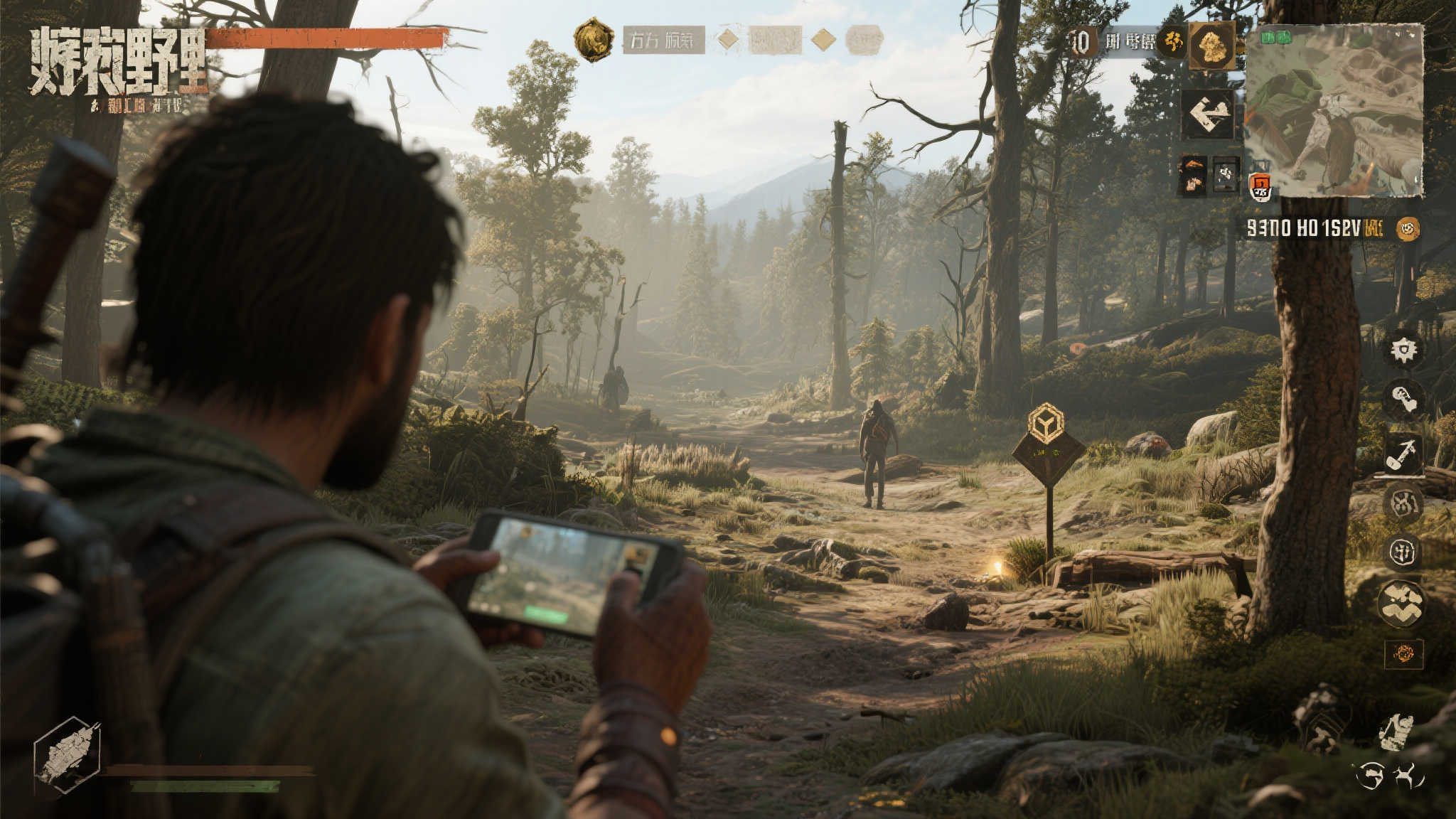Image resolution: width=1456 pixels, height=819 pixels.
Task: Select the running animal icon
Action: point(1407,776)
